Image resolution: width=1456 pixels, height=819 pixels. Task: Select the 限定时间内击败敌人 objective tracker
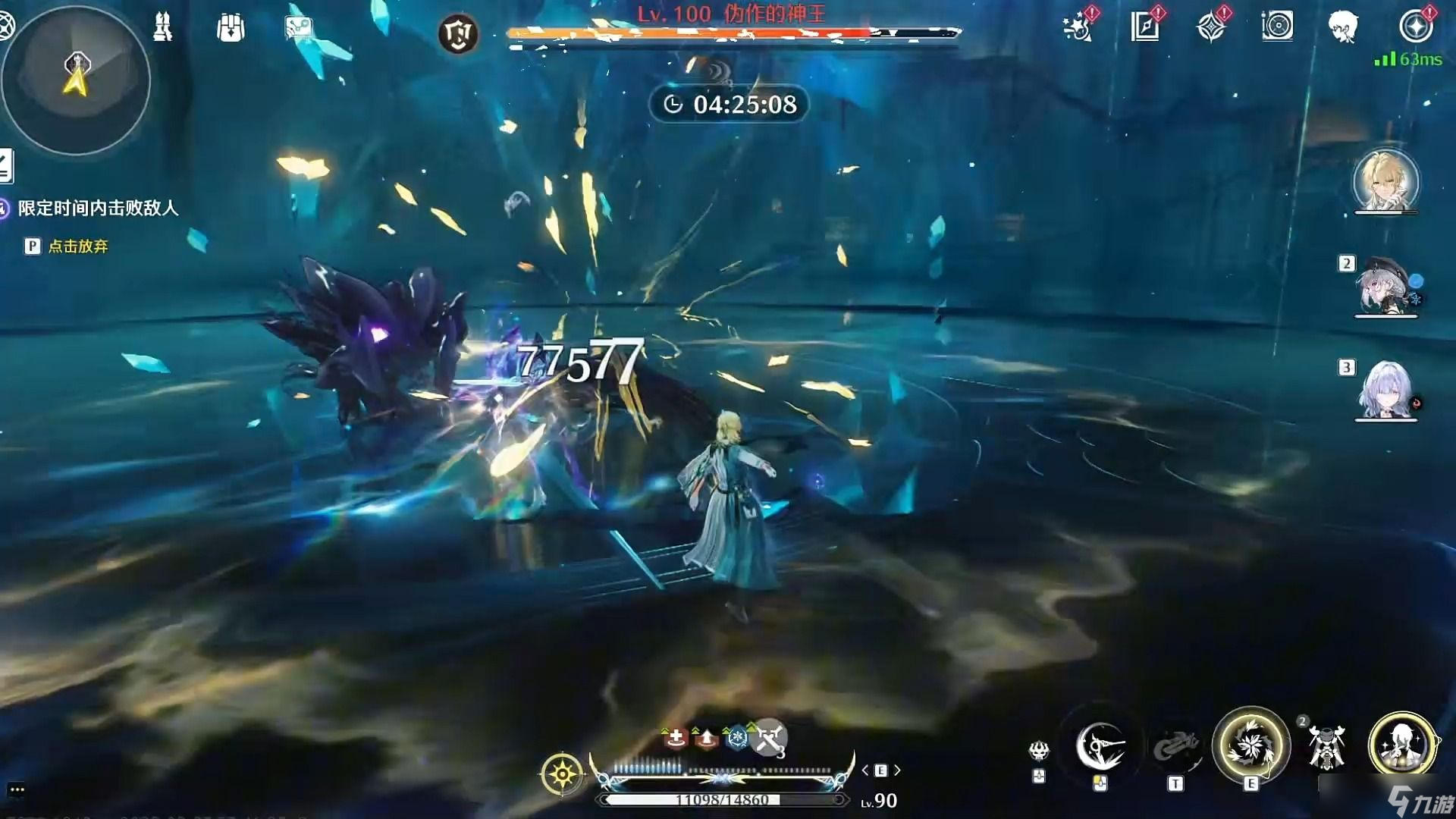pyautogui.click(x=98, y=208)
